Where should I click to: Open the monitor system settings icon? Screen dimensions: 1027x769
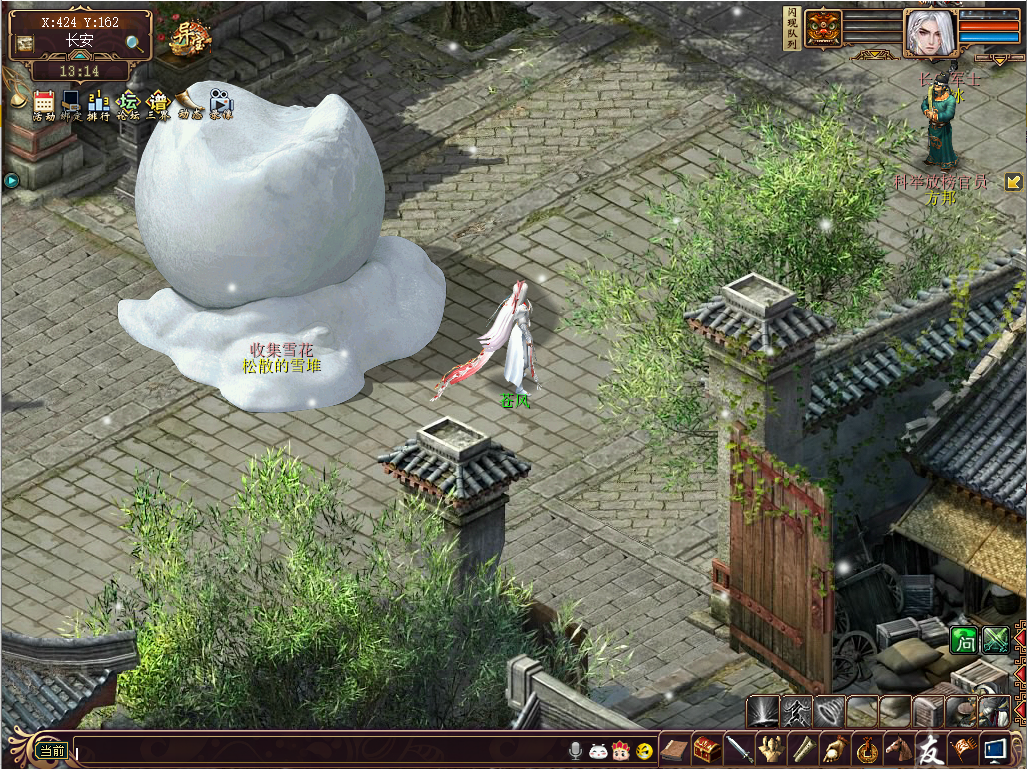click(995, 748)
